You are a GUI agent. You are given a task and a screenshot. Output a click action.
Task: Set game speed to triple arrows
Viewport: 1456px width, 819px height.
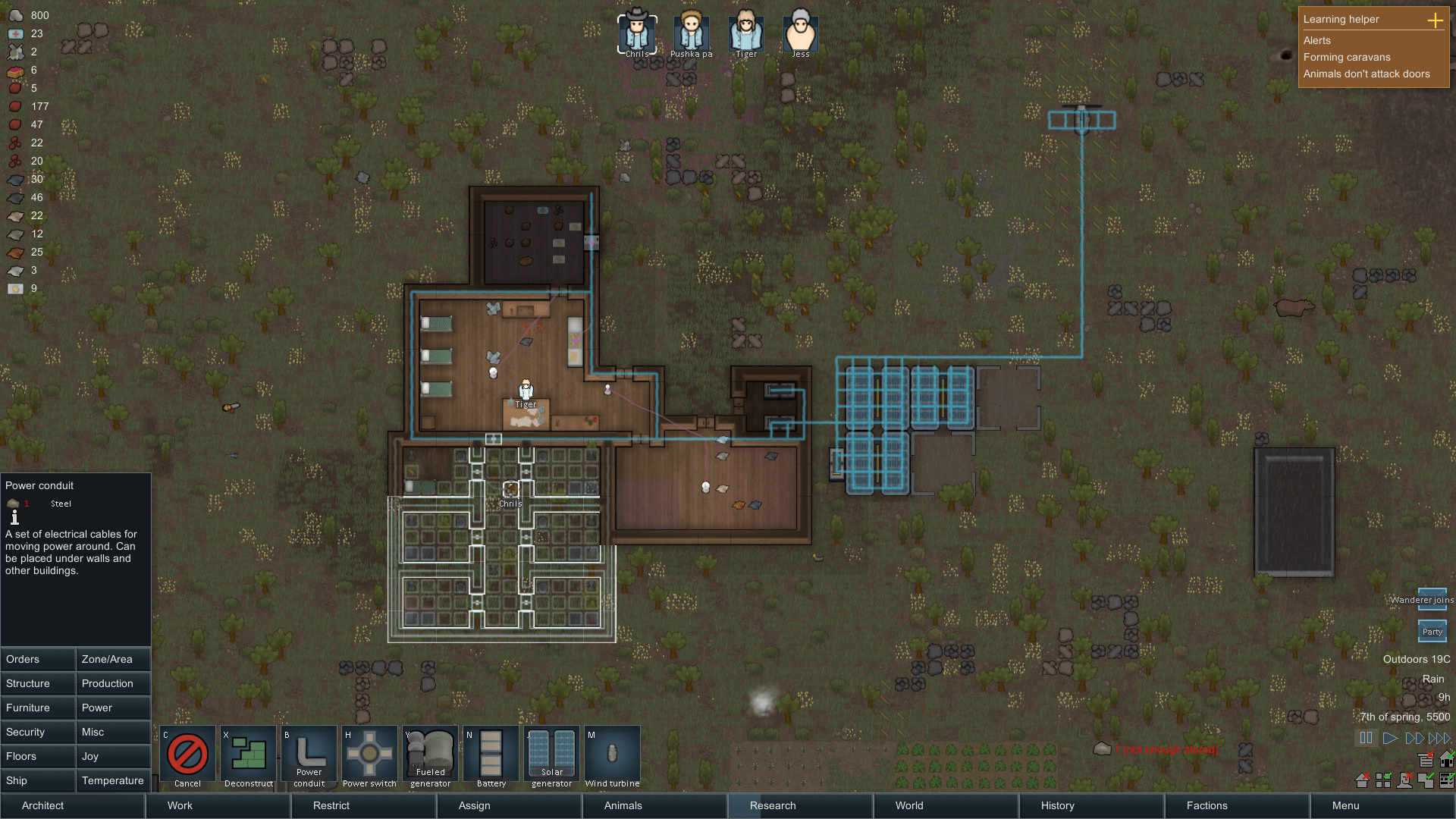click(1439, 738)
